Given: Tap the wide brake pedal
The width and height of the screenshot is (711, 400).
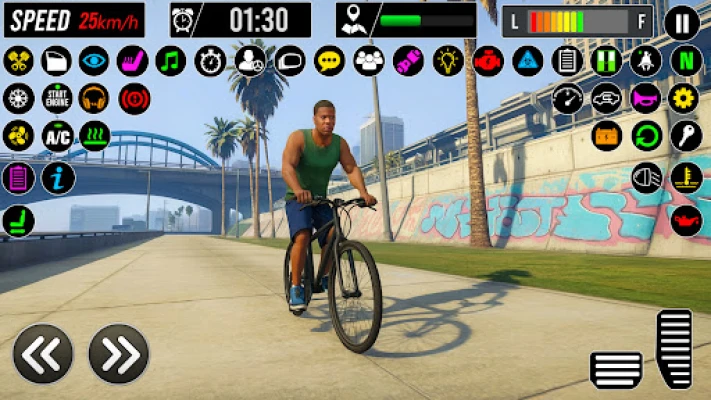Looking at the screenshot, I should [616, 369].
